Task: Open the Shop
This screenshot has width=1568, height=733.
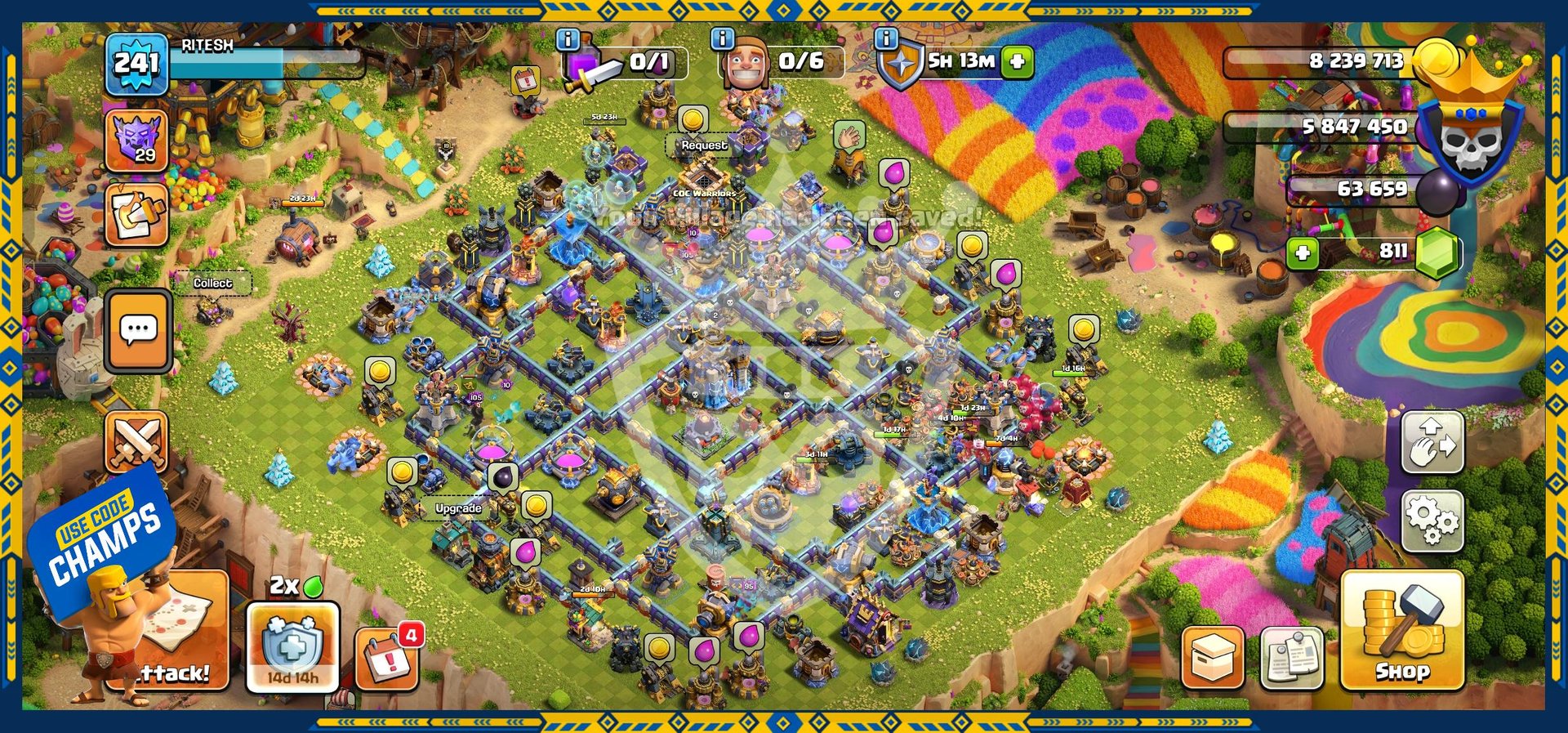Action: [x=1401, y=631]
